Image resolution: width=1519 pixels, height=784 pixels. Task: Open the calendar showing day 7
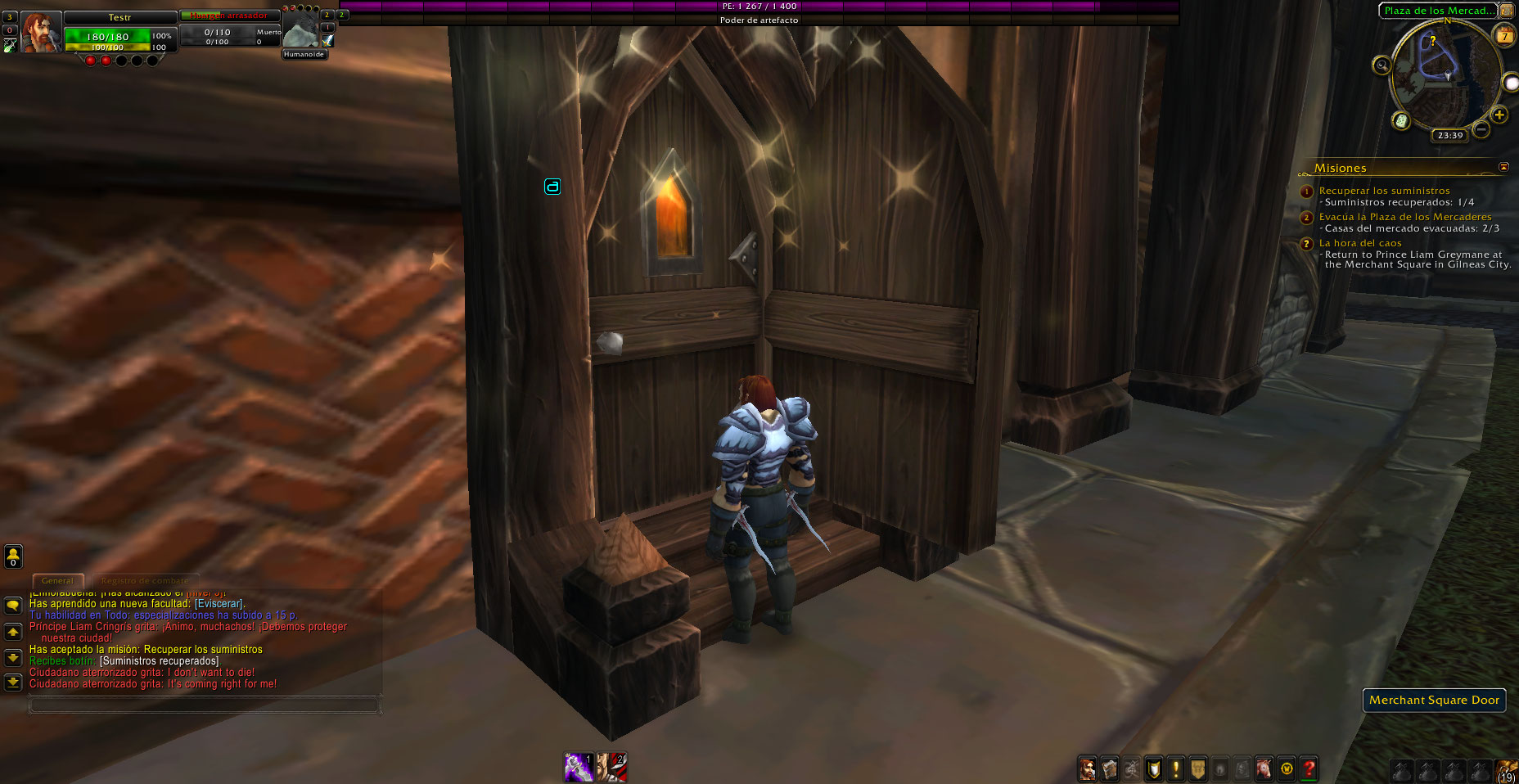point(1504,36)
